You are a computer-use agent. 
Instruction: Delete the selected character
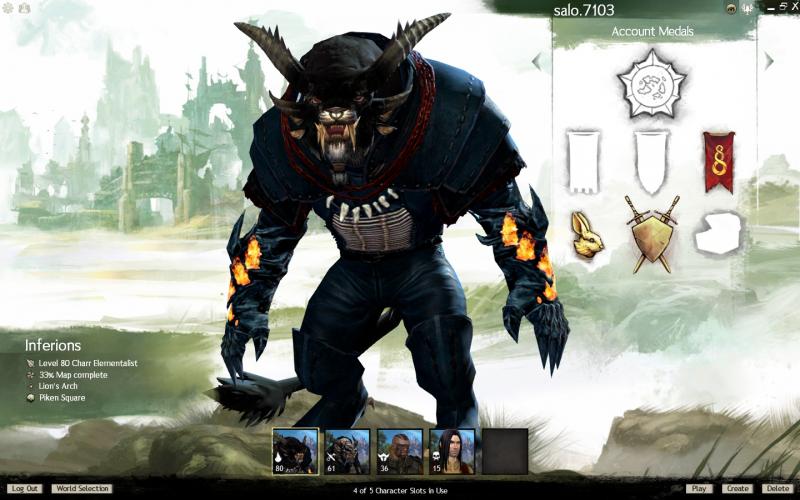(776, 489)
